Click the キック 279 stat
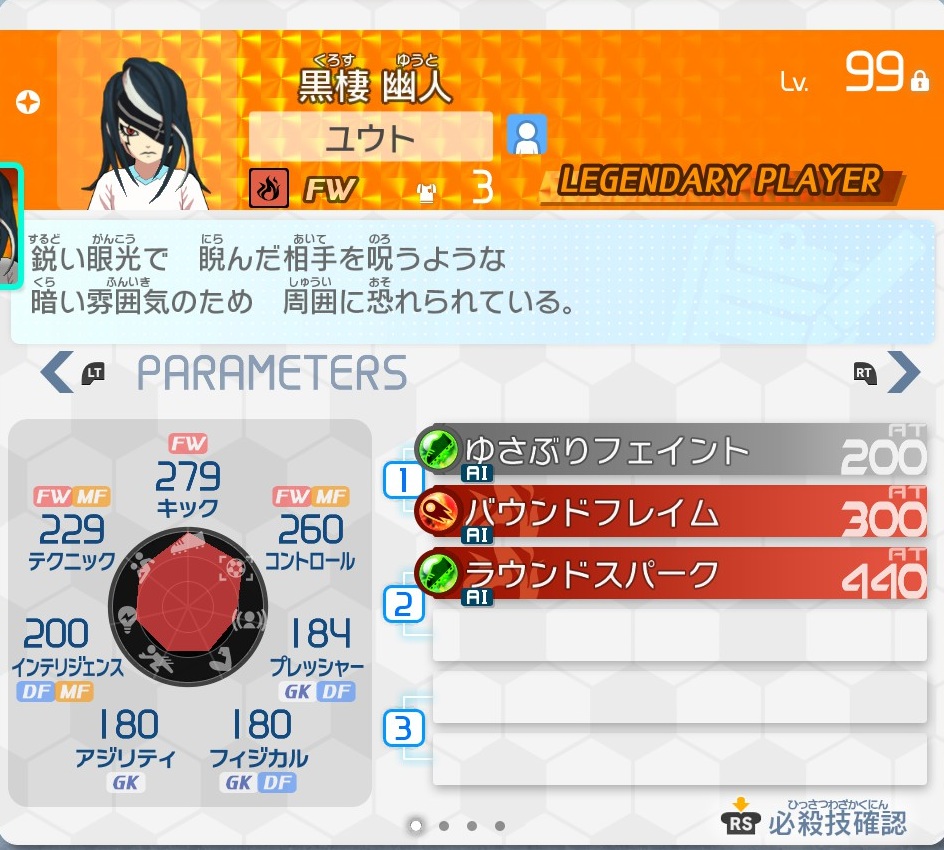 188,485
